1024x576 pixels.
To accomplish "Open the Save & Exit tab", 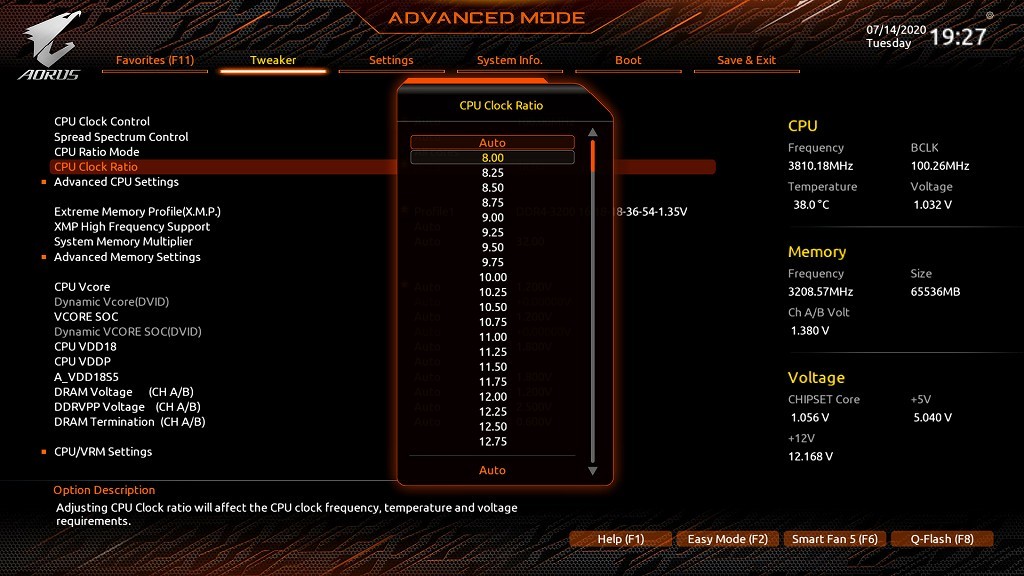I will (x=746, y=60).
